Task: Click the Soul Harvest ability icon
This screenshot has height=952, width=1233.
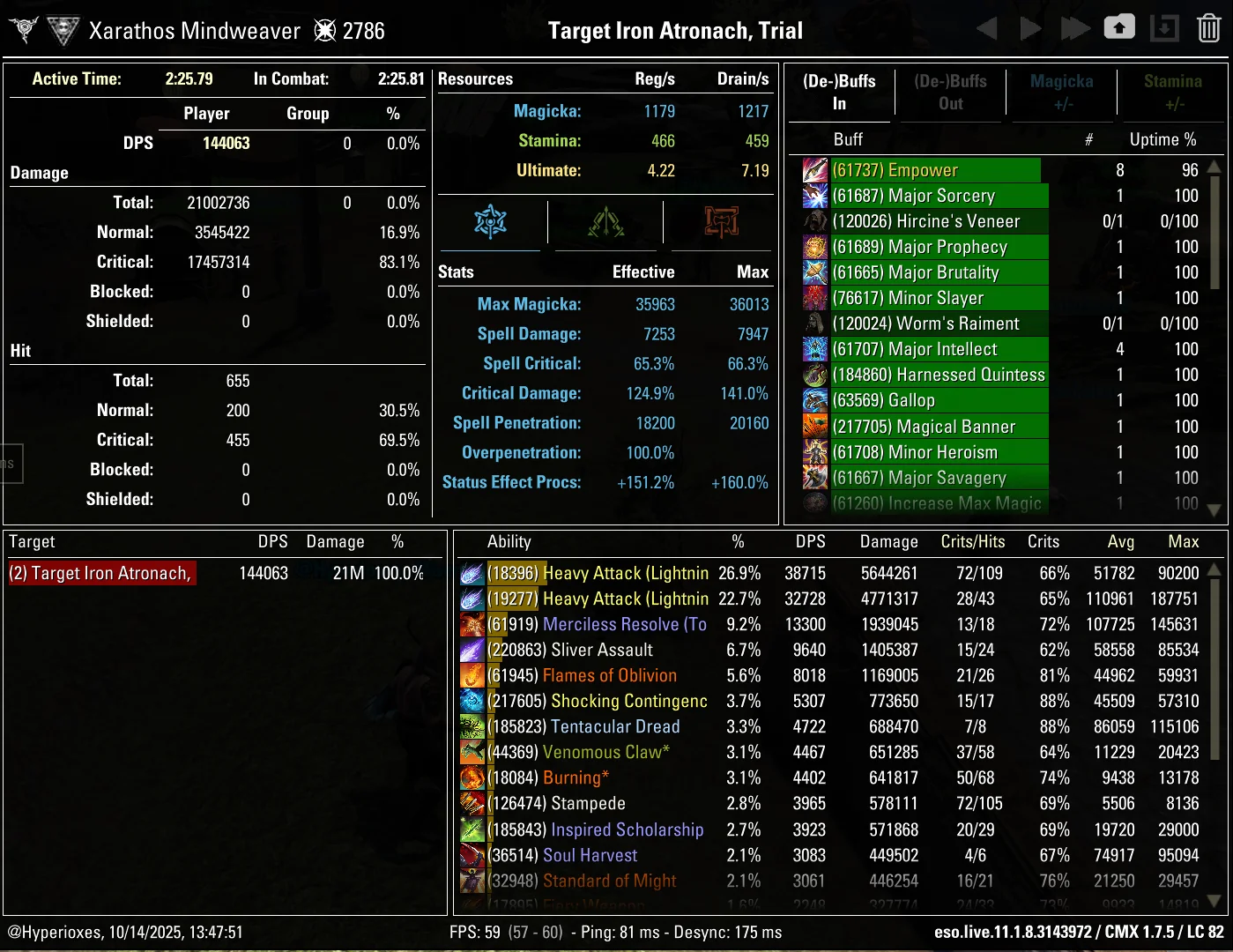Action: pos(472,855)
